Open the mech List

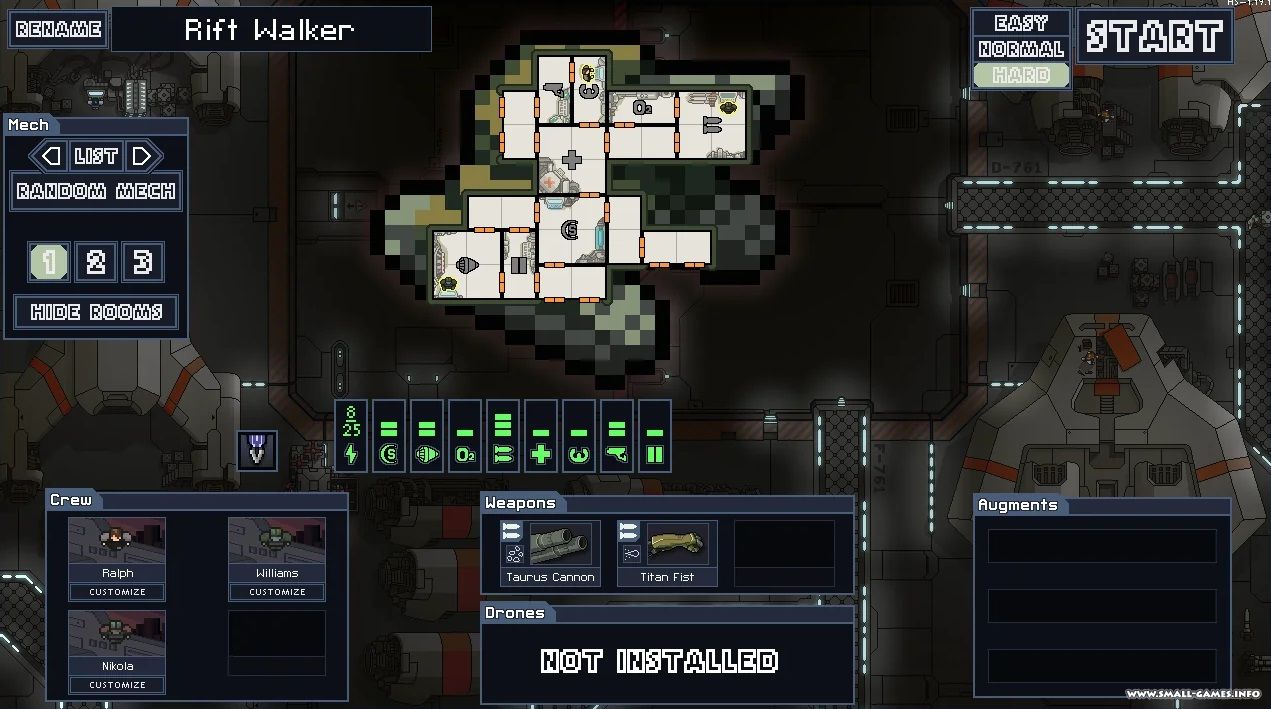click(96, 156)
